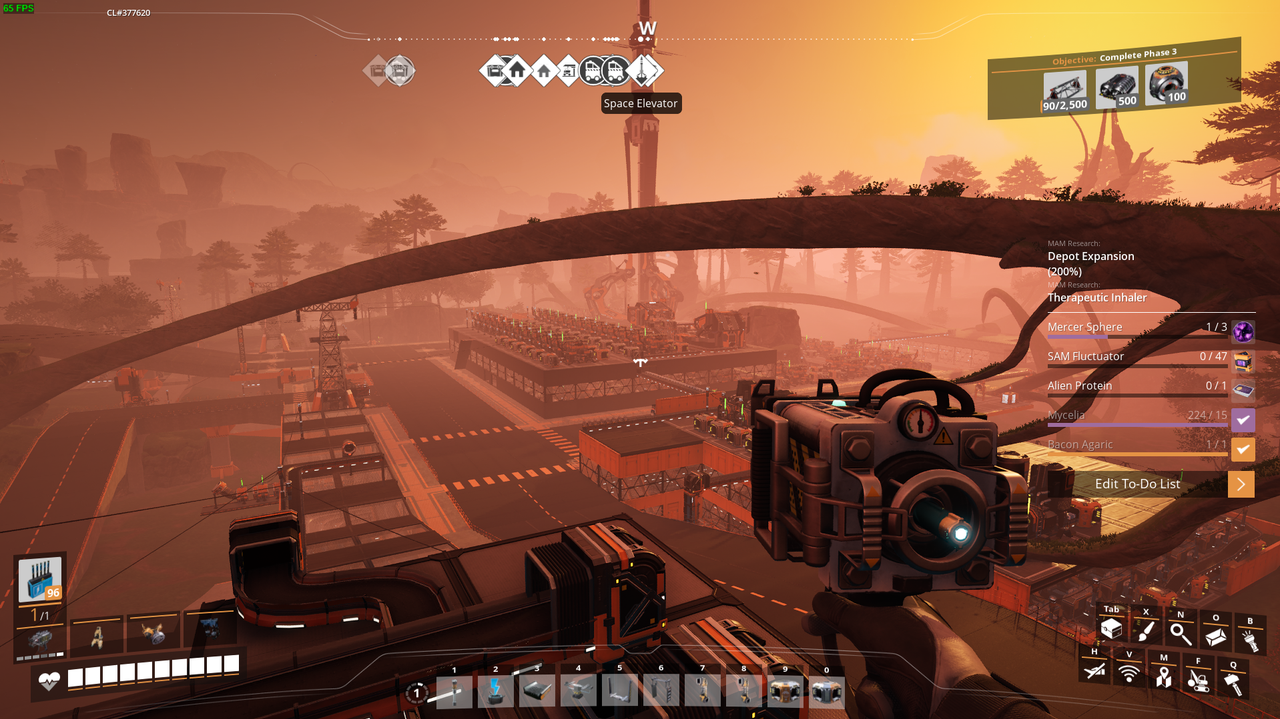
Task: Activate the wrecking-ball dismantle icon
Action: click(x=1198, y=680)
